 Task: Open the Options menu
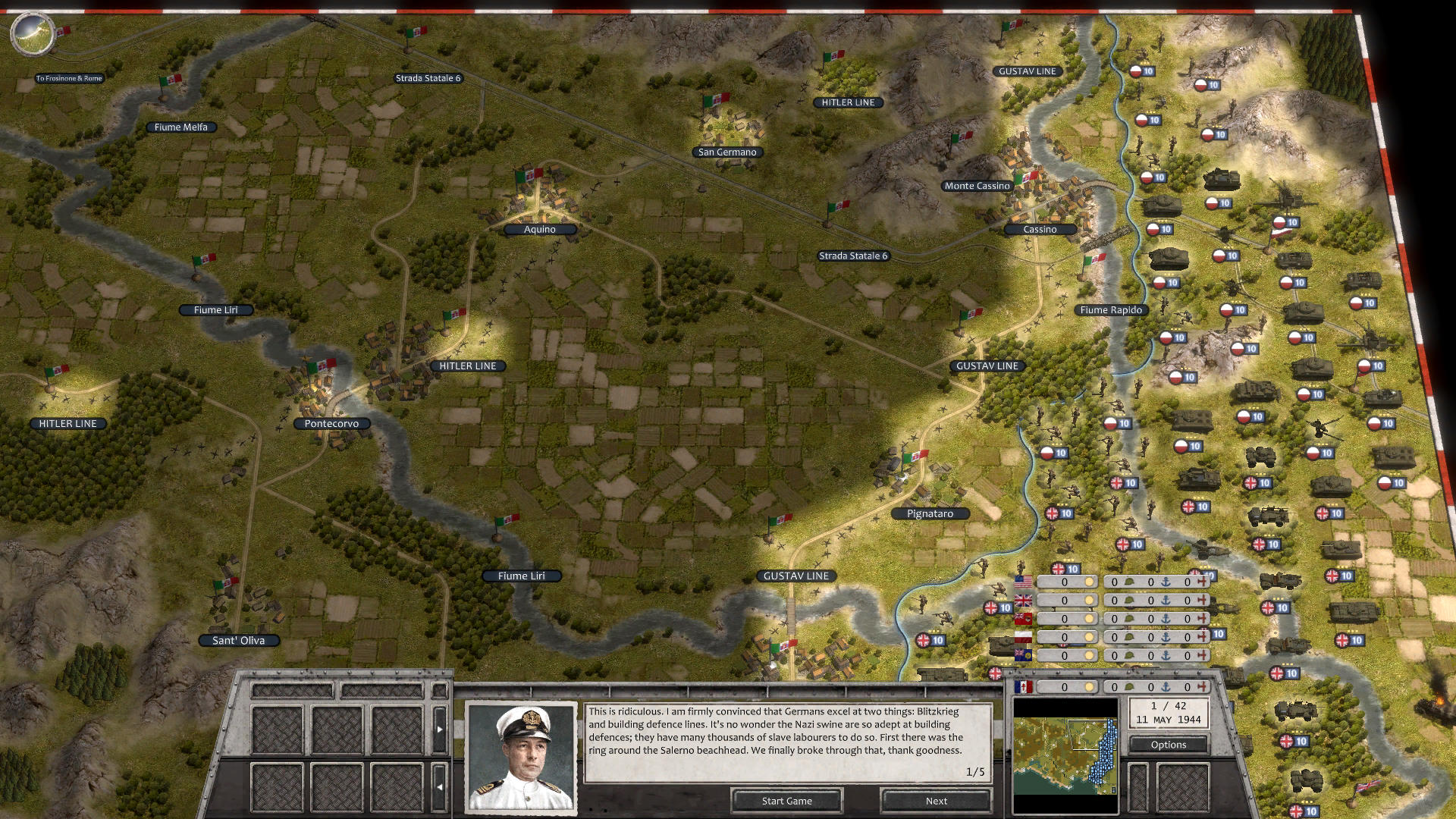1169,745
